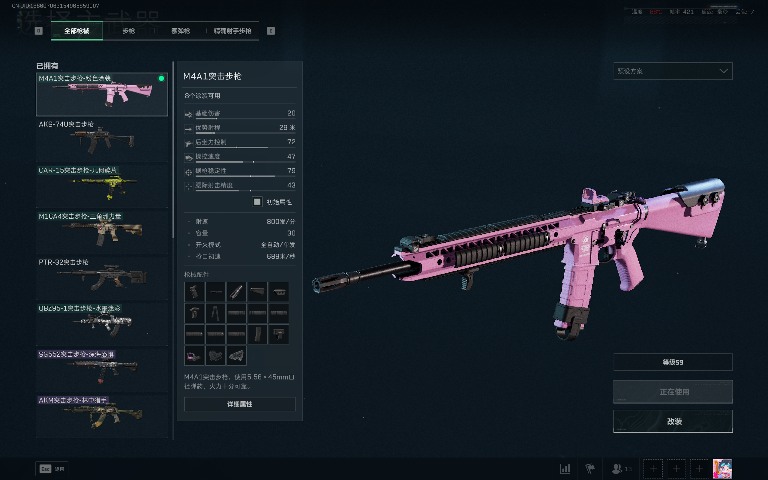Click the 改装 (modify) button
Image resolution: width=768 pixels, height=480 pixels.
coord(672,421)
